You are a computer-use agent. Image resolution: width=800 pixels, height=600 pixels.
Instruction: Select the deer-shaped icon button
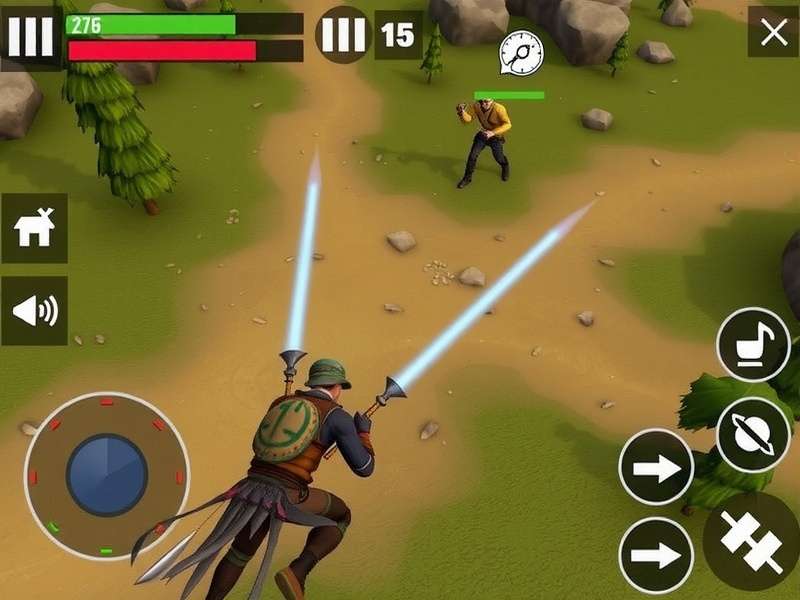(34, 229)
